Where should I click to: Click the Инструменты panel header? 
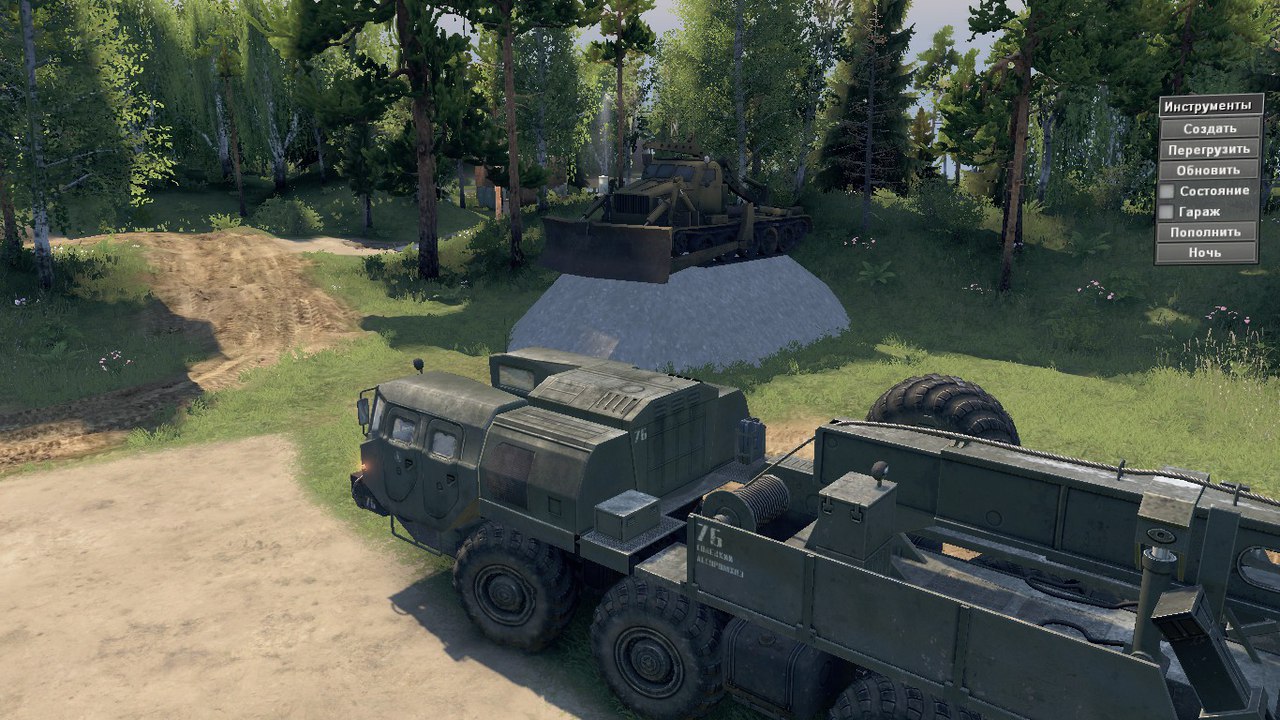click(1210, 105)
